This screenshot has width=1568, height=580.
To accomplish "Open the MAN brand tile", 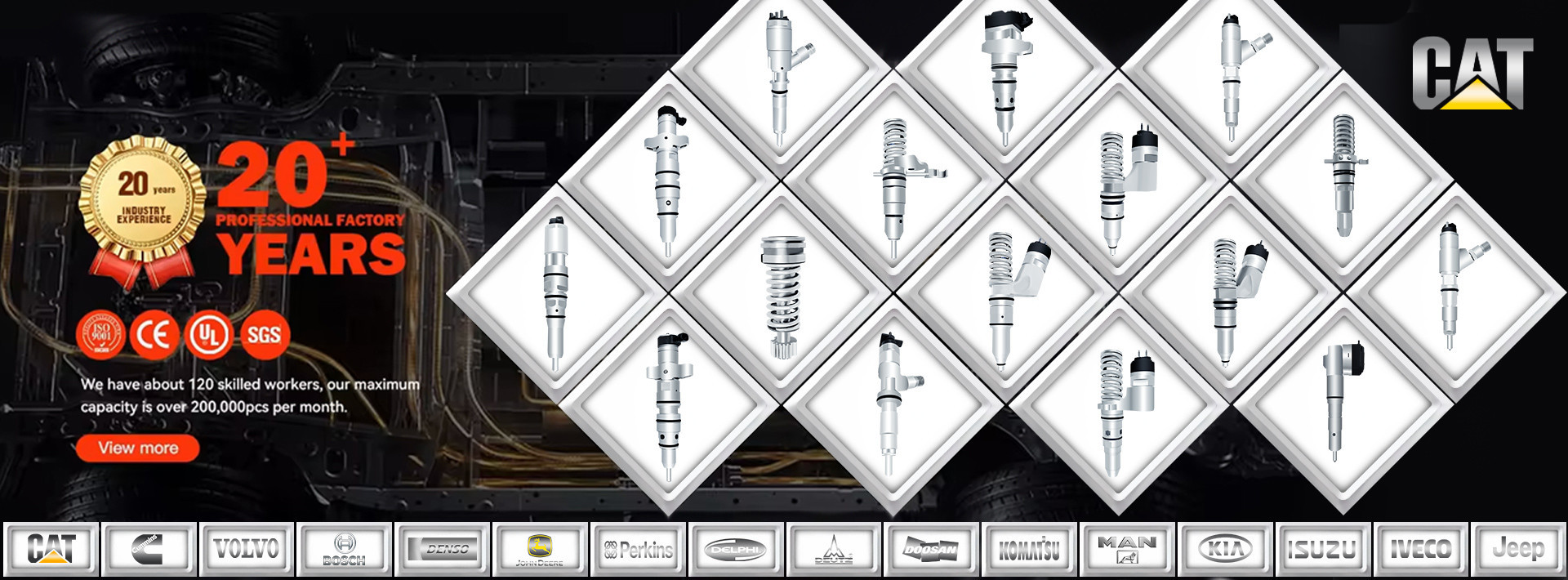I will click(x=1127, y=549).
